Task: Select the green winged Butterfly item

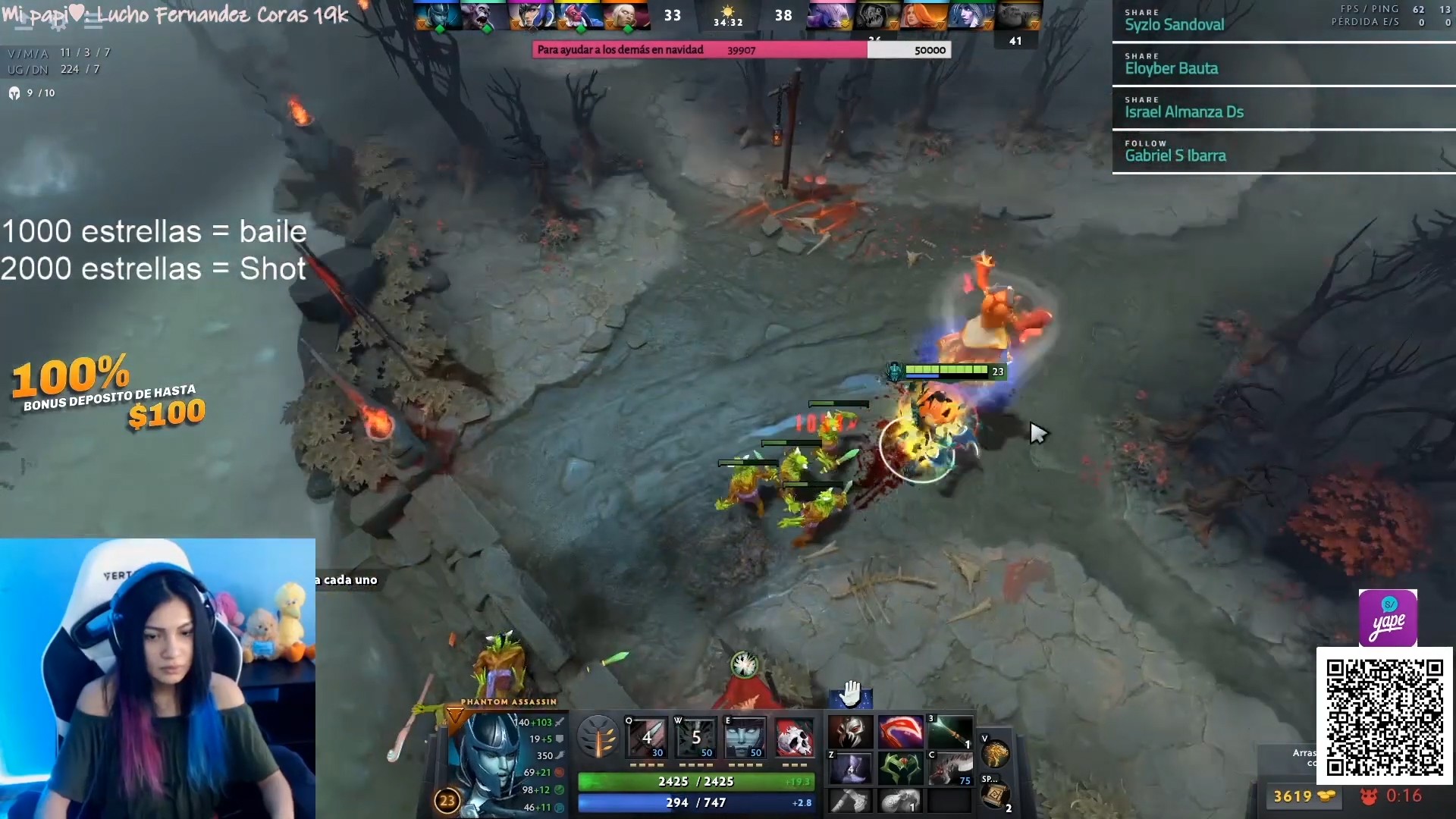Action: coord(900,768)
